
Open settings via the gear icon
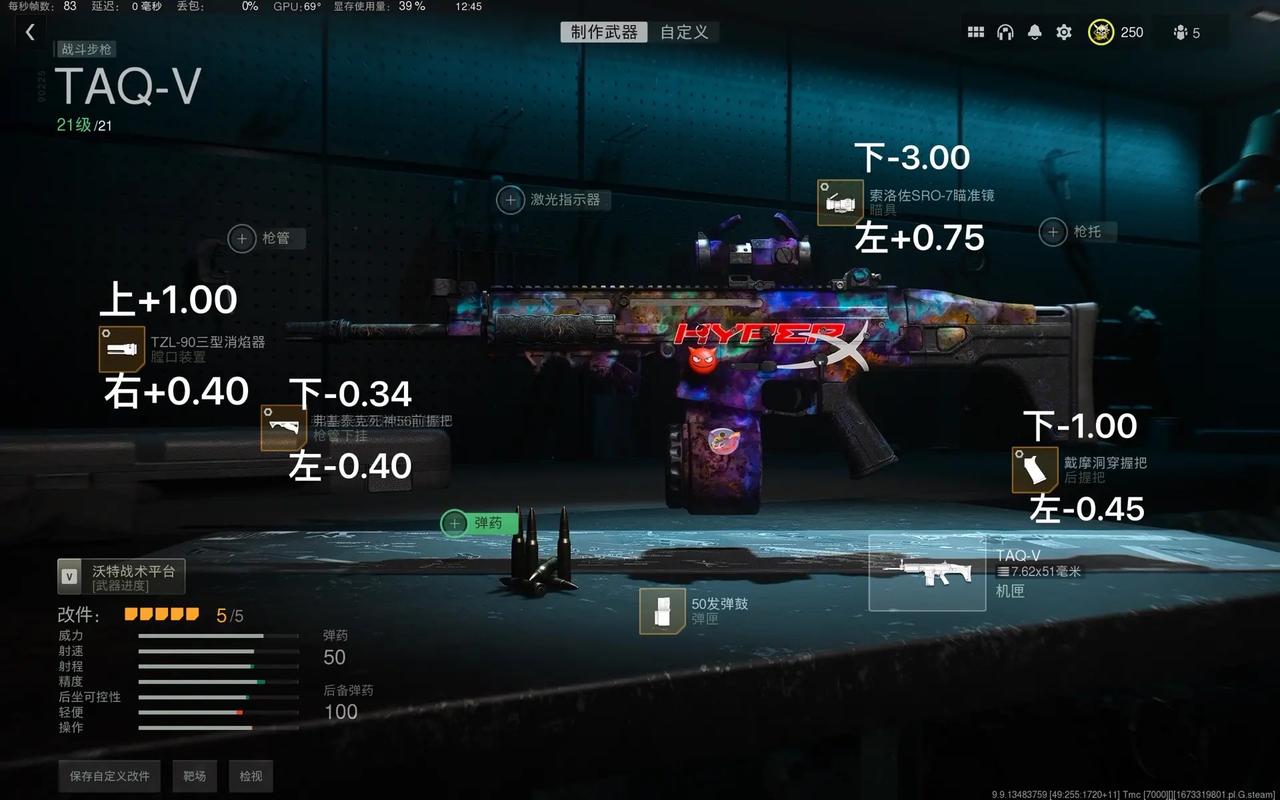pyautogui.click(x=1064, y=32)
